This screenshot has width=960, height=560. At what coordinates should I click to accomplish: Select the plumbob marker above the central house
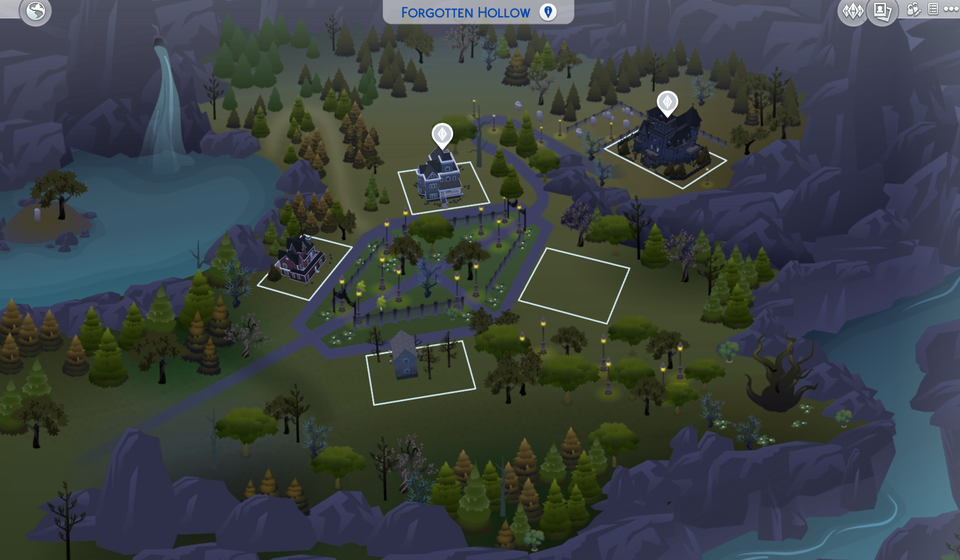point(441,134)
